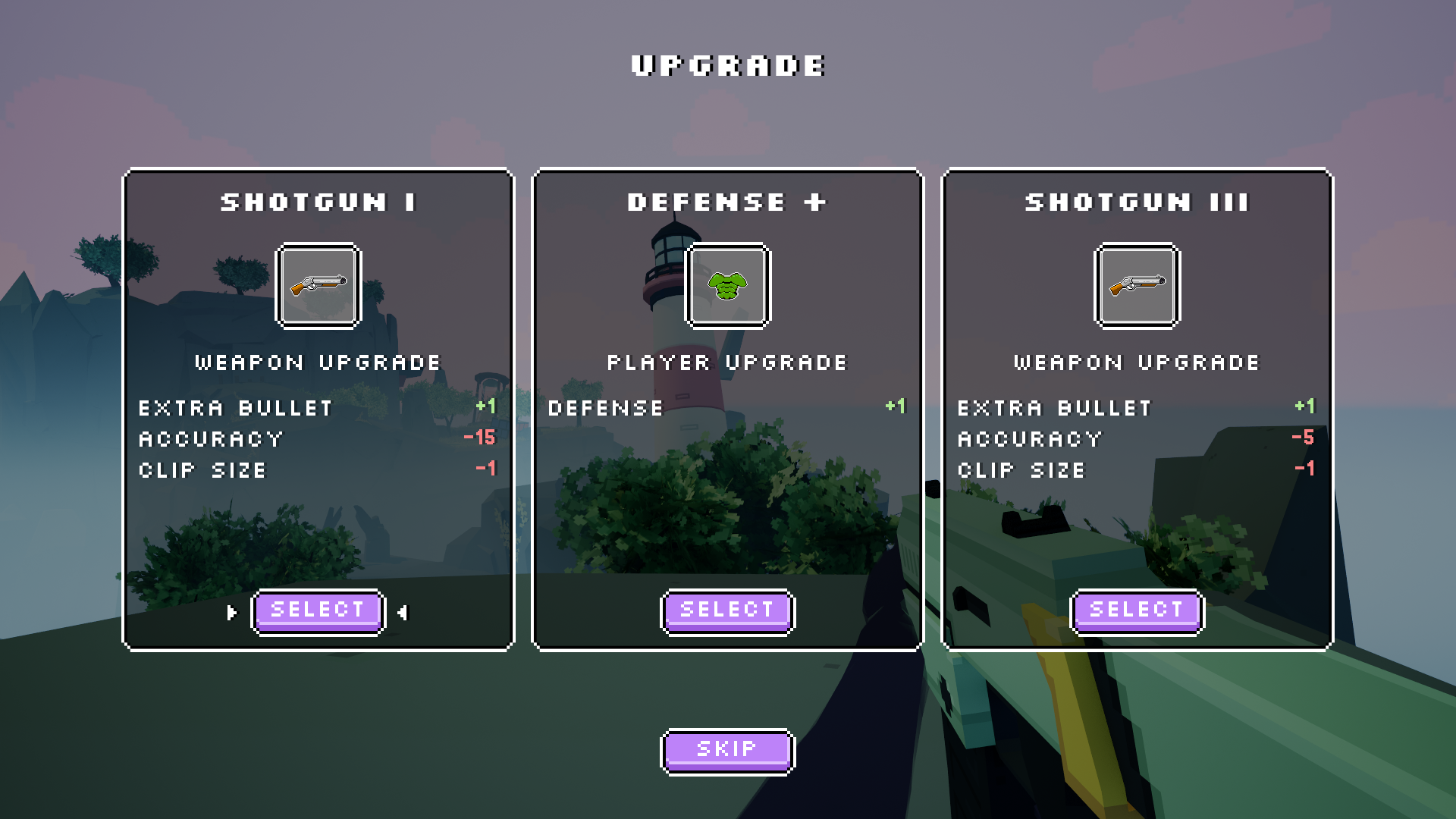
Task: Select the Shotgun I weapon upgrade
Action: [318, 610]
